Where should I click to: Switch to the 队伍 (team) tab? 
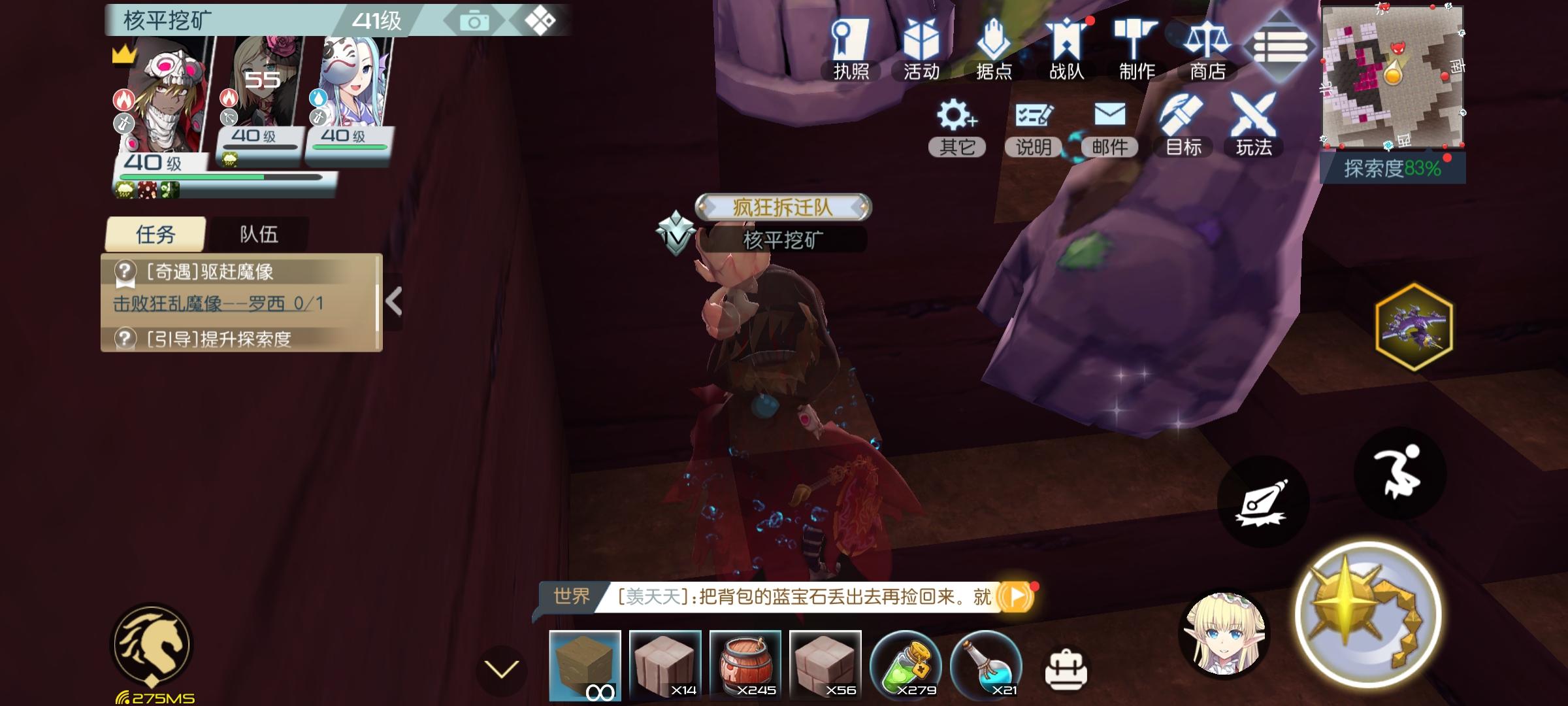(259, 235)
